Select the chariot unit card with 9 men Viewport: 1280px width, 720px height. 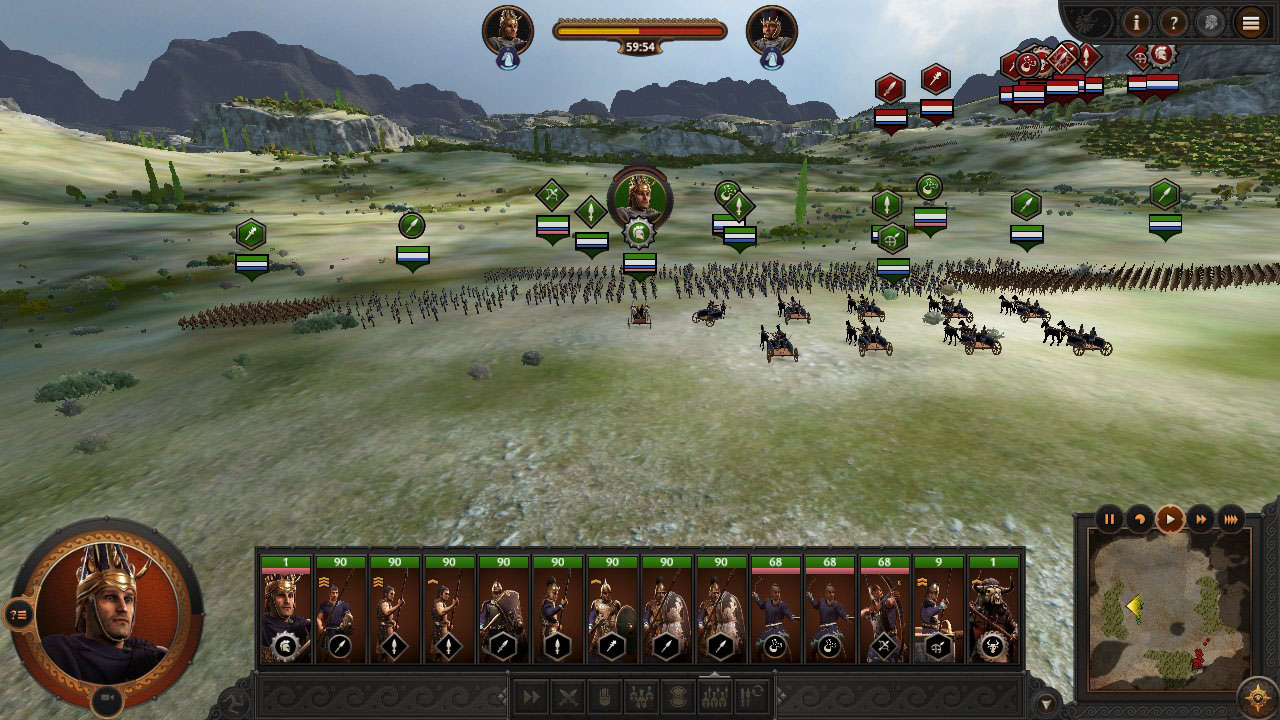tap(939, 611)
